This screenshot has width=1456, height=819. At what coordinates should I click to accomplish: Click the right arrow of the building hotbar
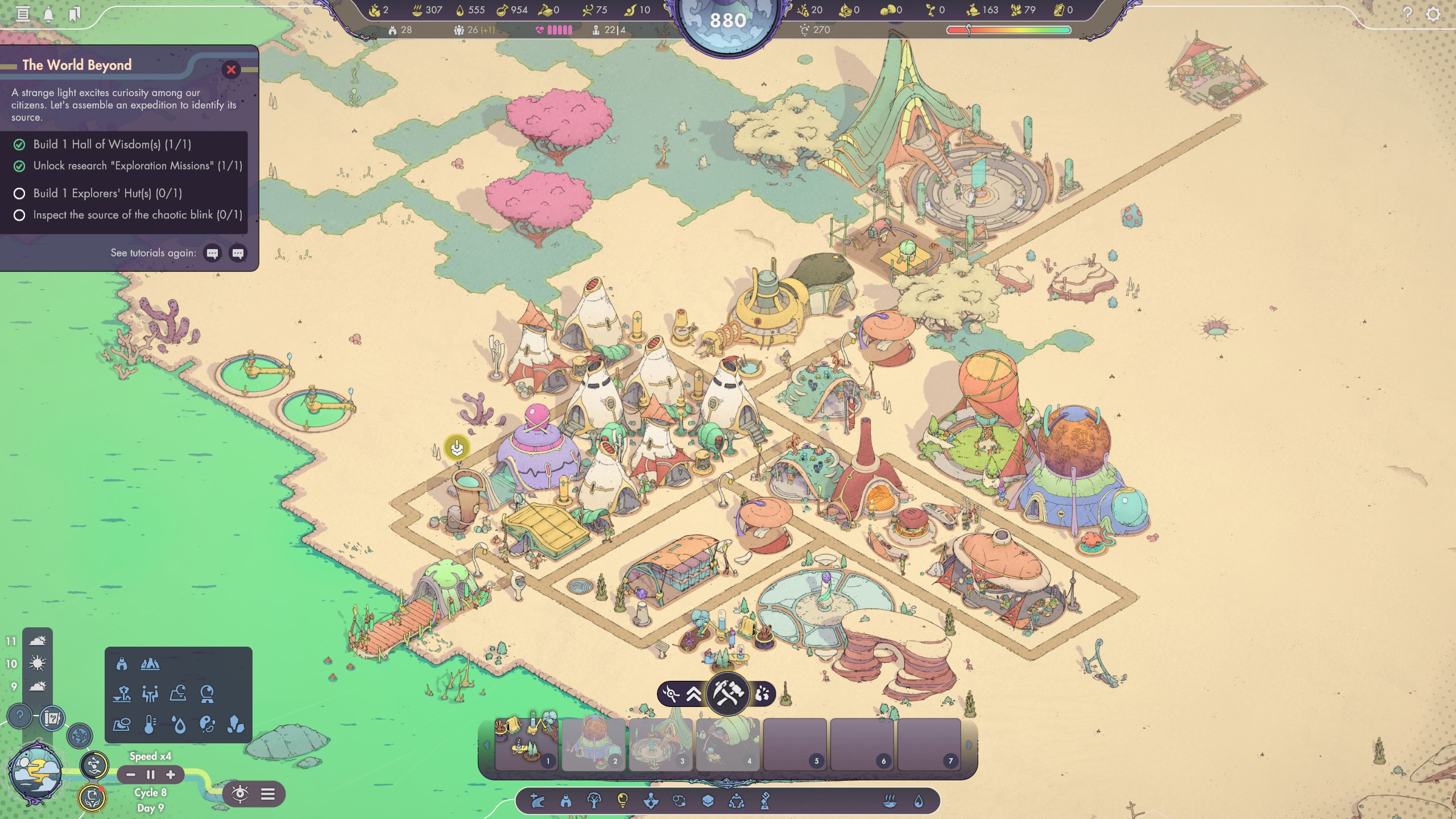point(969,745)
